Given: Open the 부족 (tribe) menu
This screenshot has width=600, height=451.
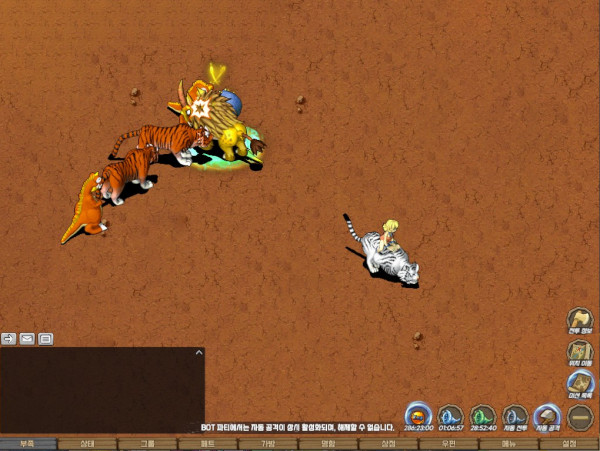Looking at the screenshot, I should click(28, 443).
